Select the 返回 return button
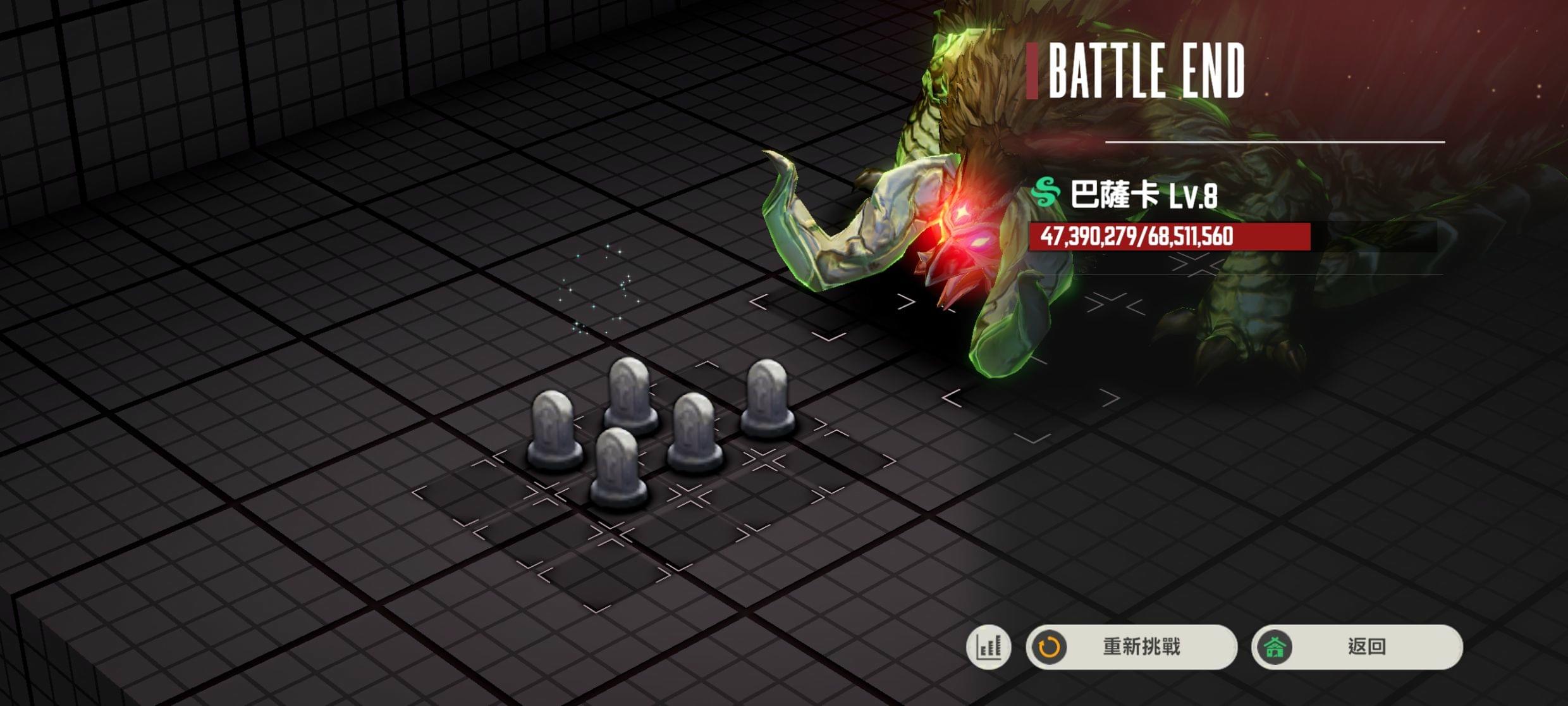Viewport: 1568px width, 706px height. click(1357, 647)
